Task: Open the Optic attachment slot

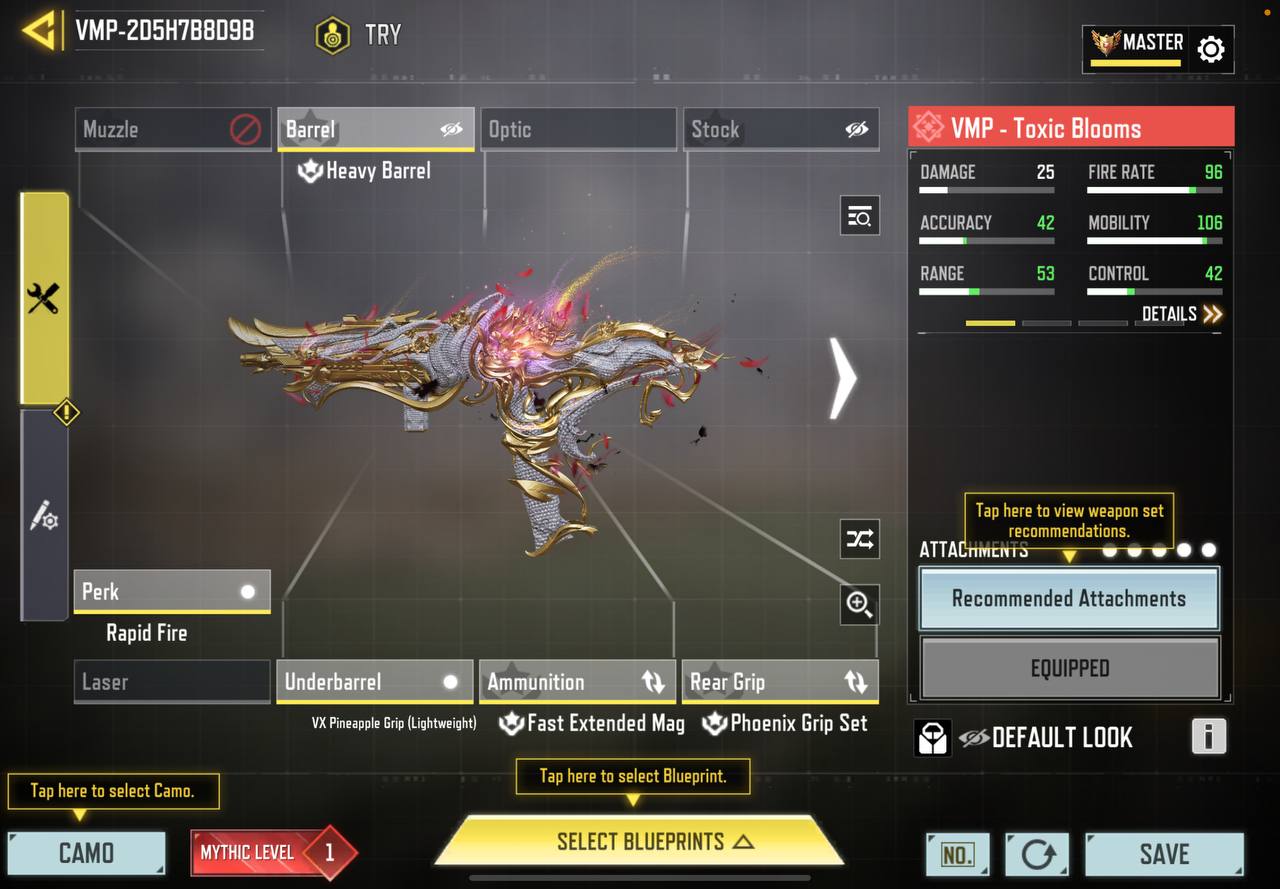Action: click(x=578, y=129)
